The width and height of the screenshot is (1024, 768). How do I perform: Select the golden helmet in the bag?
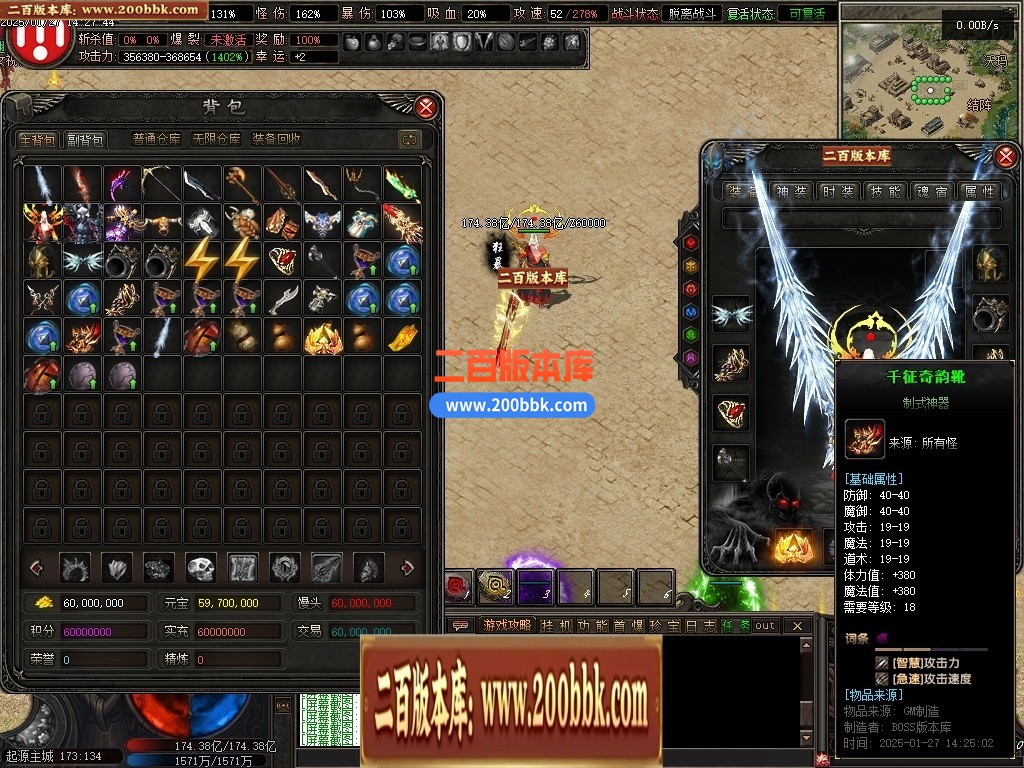tap(42, 261)
